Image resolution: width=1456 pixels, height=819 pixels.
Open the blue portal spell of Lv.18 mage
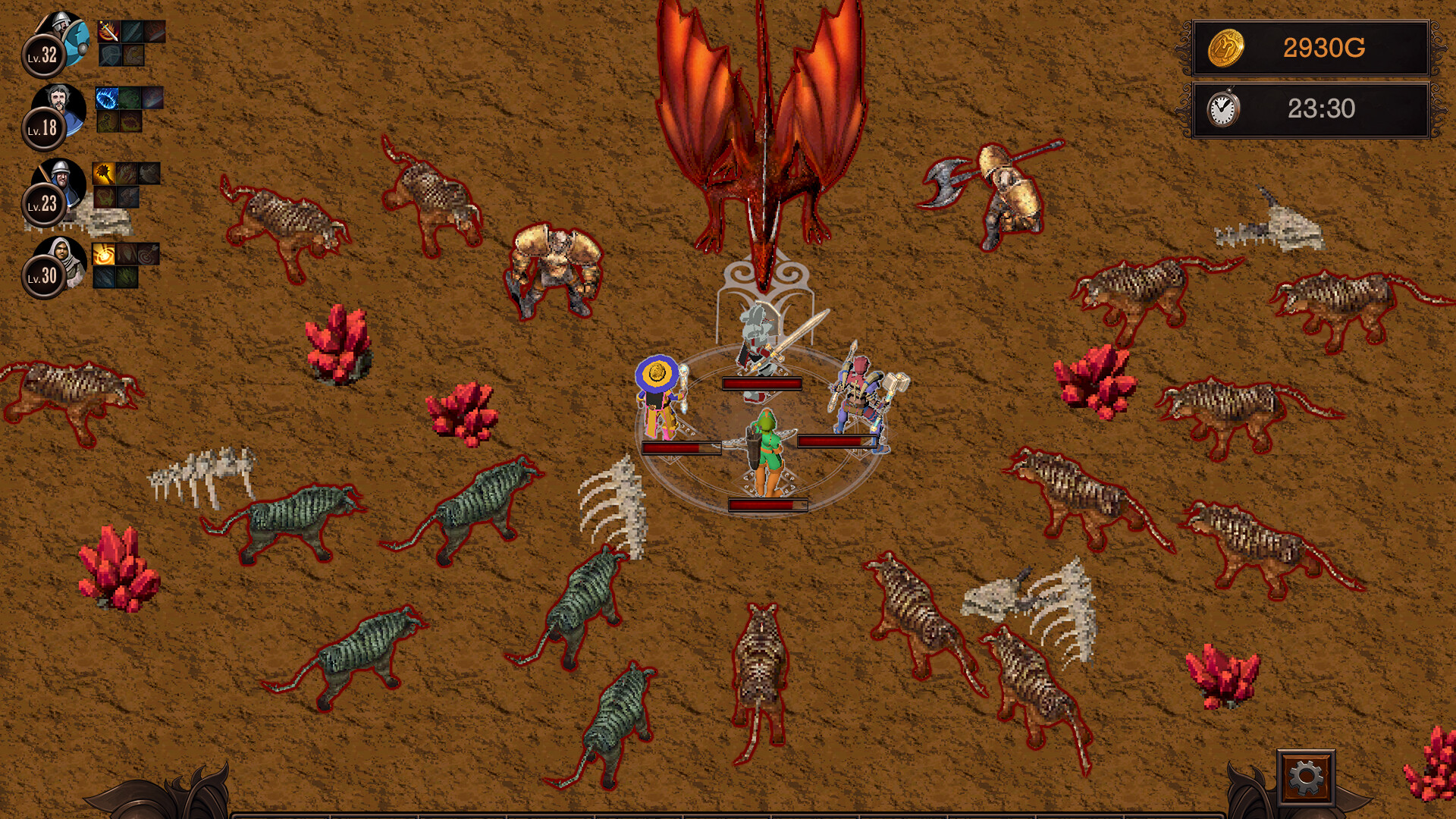coord(105,97)
